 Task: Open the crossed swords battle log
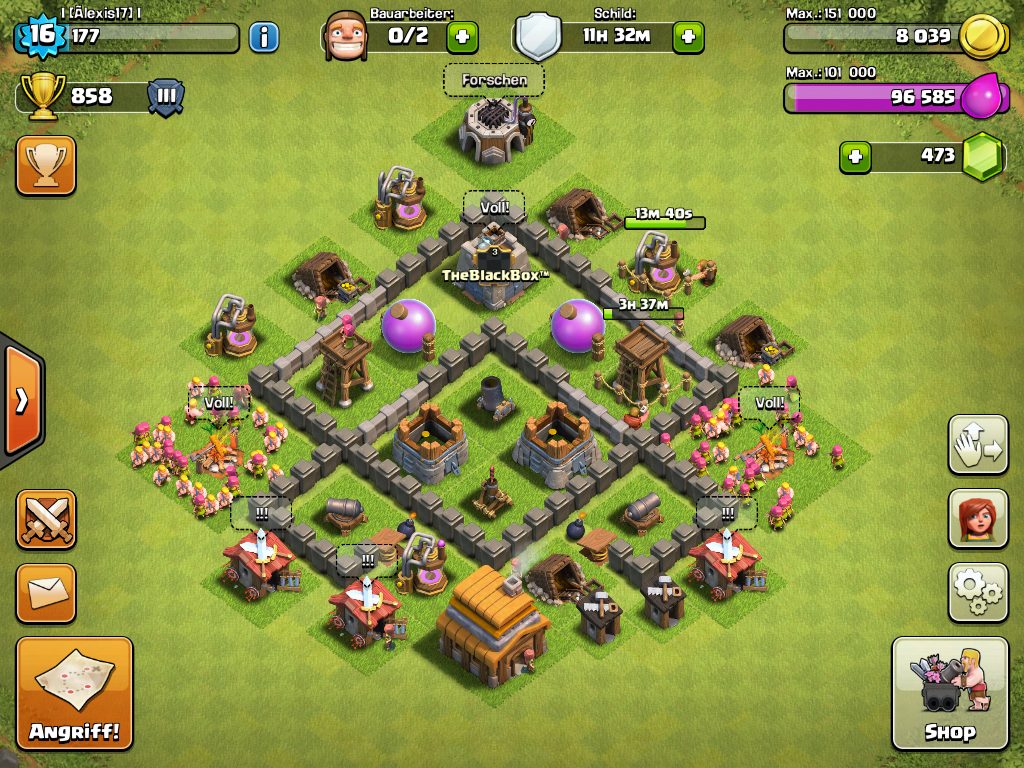(x=46, y=519)
